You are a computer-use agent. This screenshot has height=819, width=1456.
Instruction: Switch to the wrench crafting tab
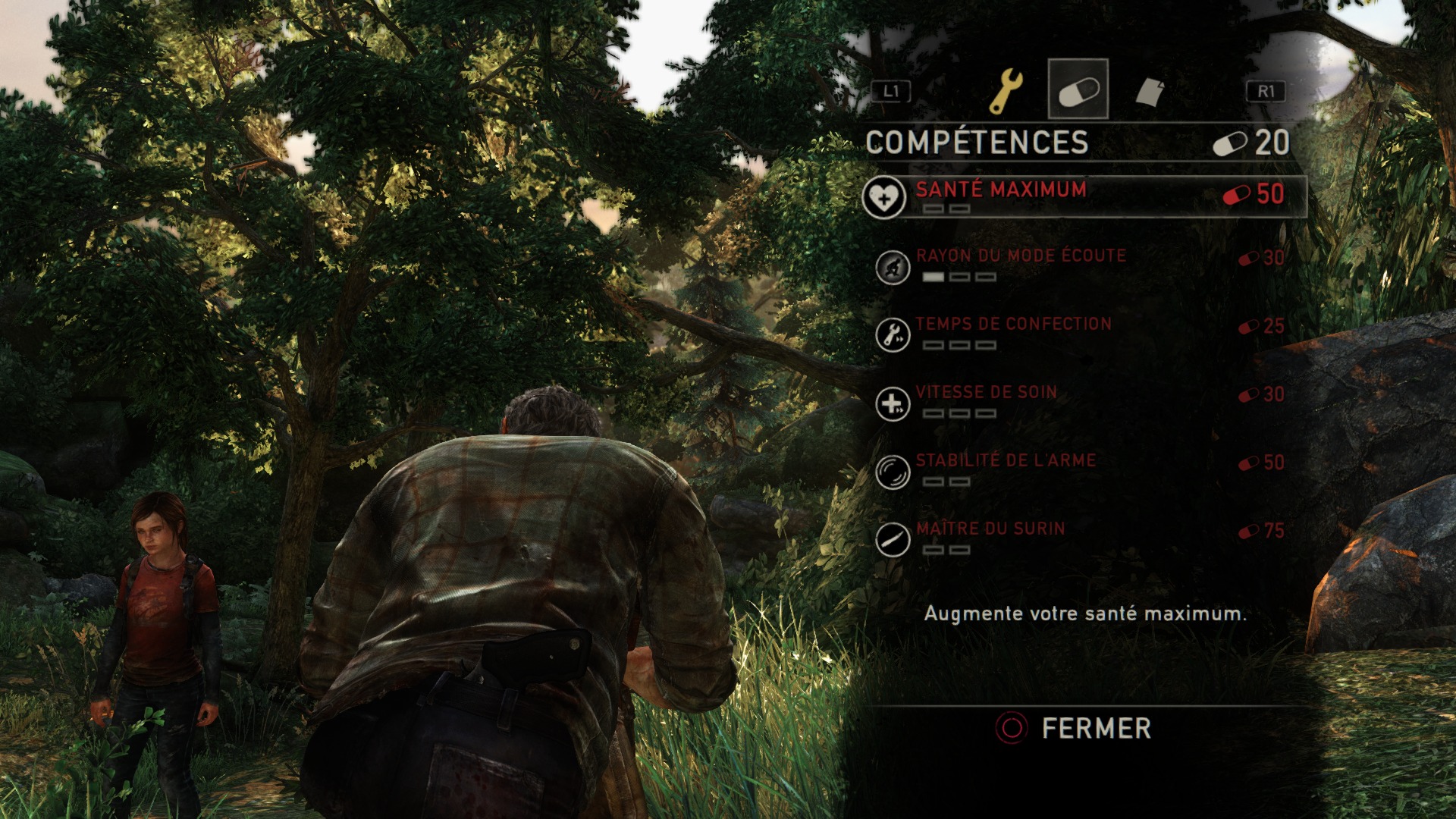[x=1006, y=91]
